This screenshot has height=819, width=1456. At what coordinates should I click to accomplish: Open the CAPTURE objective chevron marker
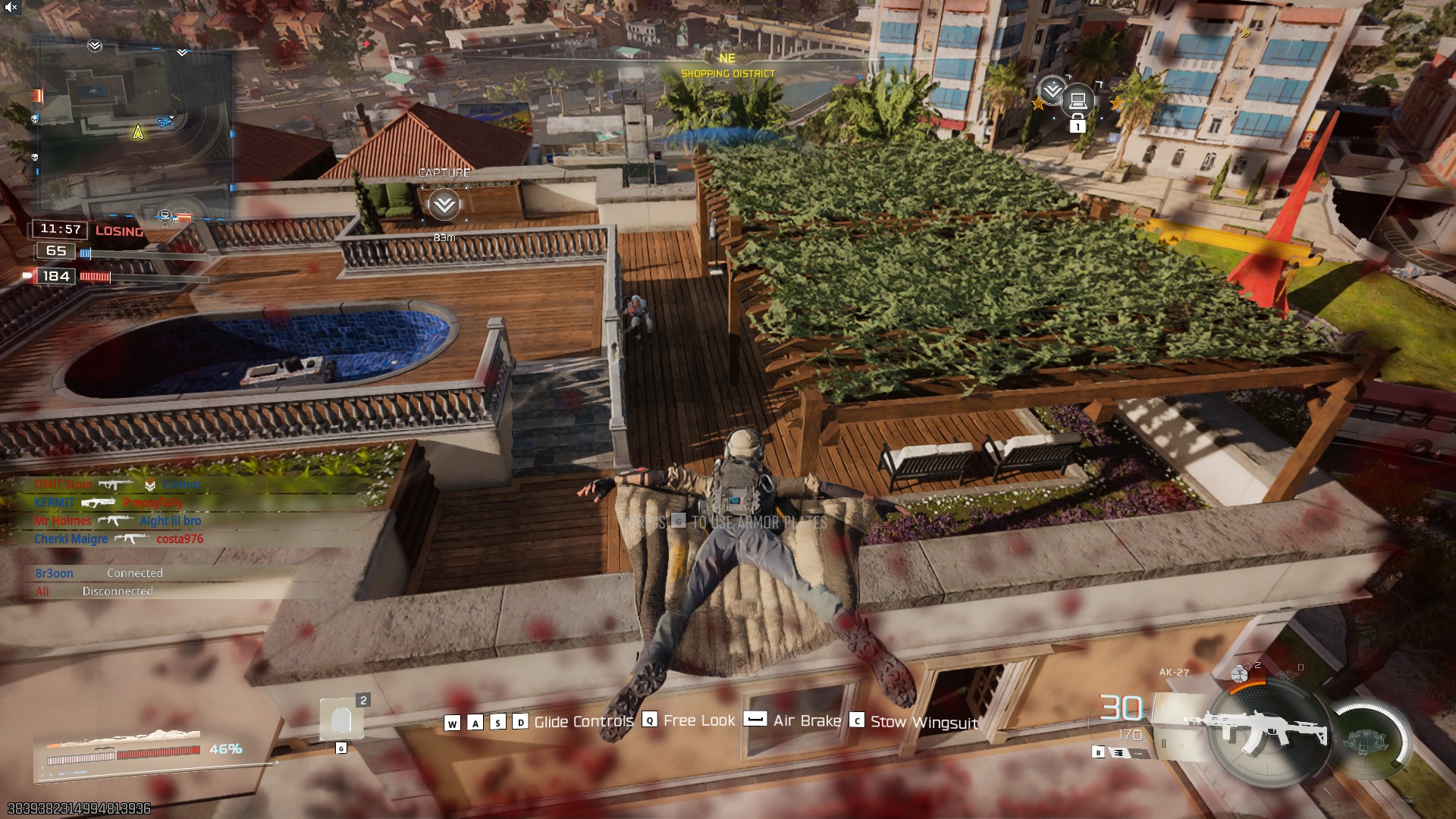pyautogui.click(x=443, y=203)
